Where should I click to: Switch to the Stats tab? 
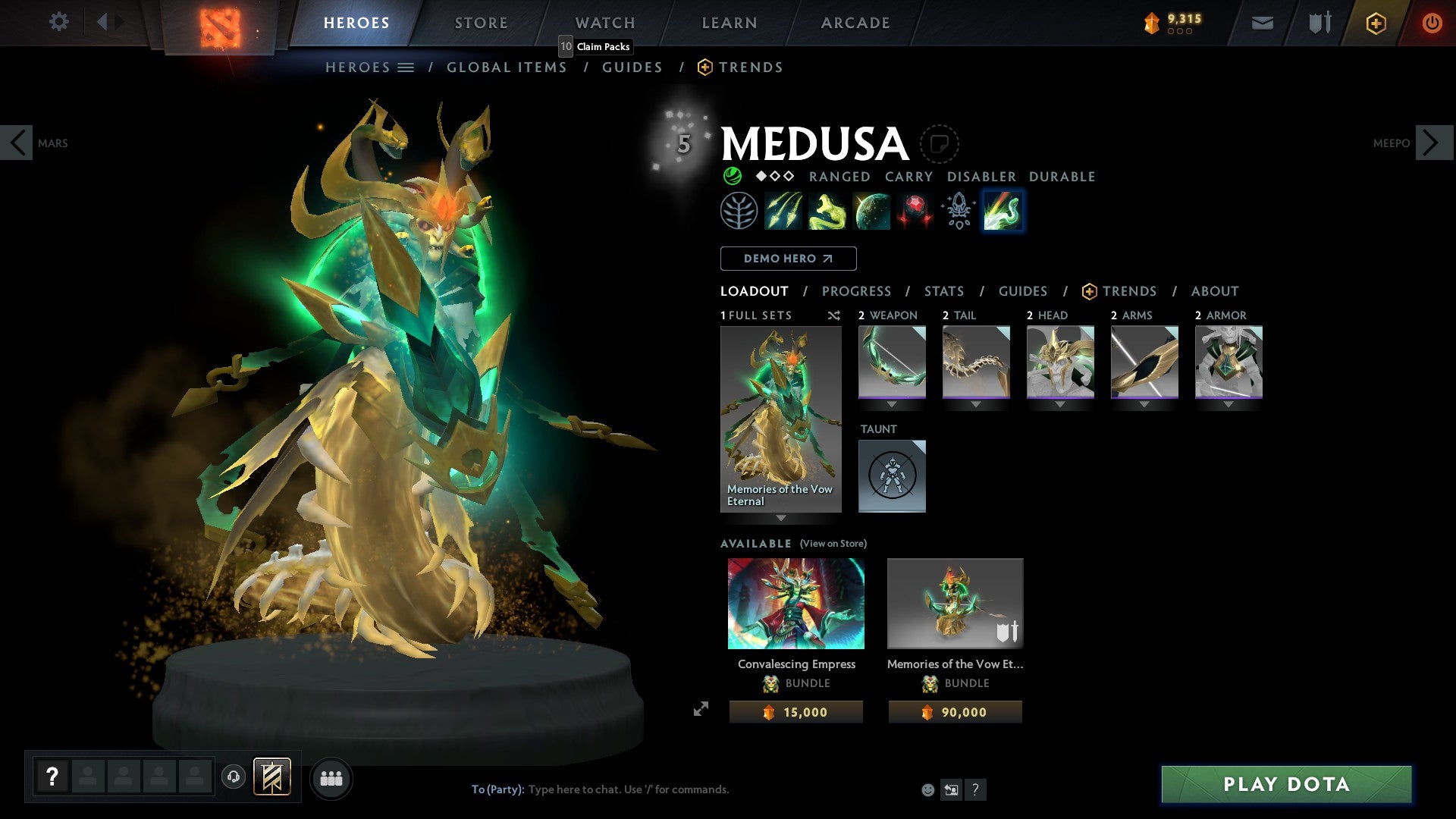(943, 291)
